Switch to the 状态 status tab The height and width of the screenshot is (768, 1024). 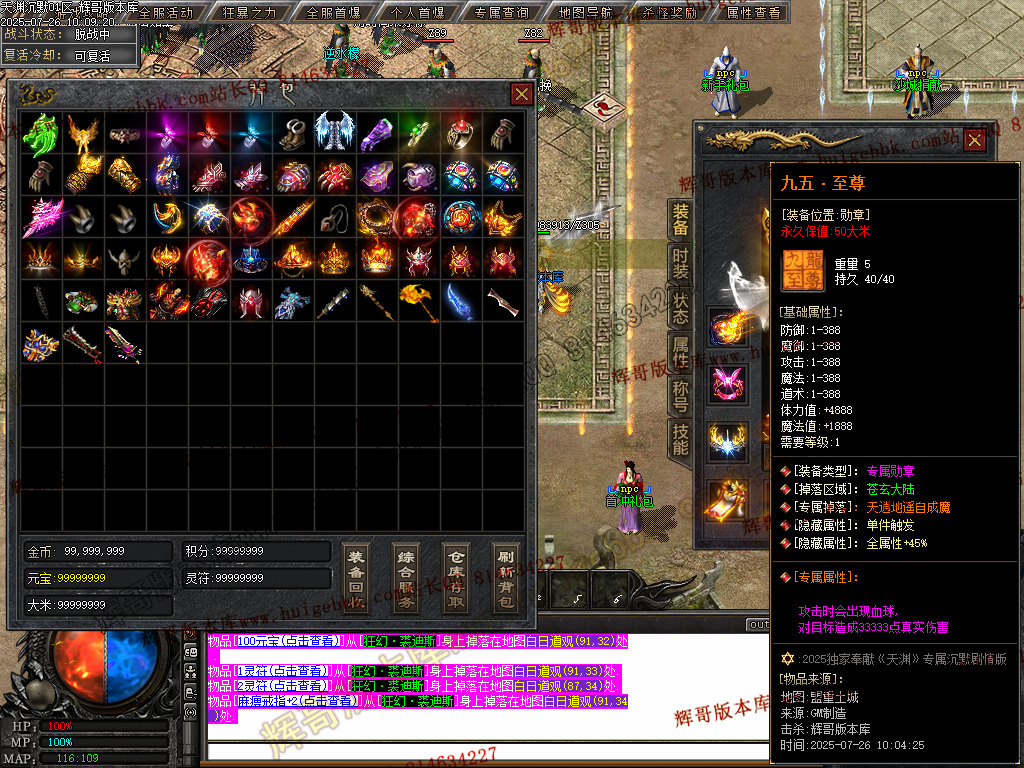tap(680, 308)
